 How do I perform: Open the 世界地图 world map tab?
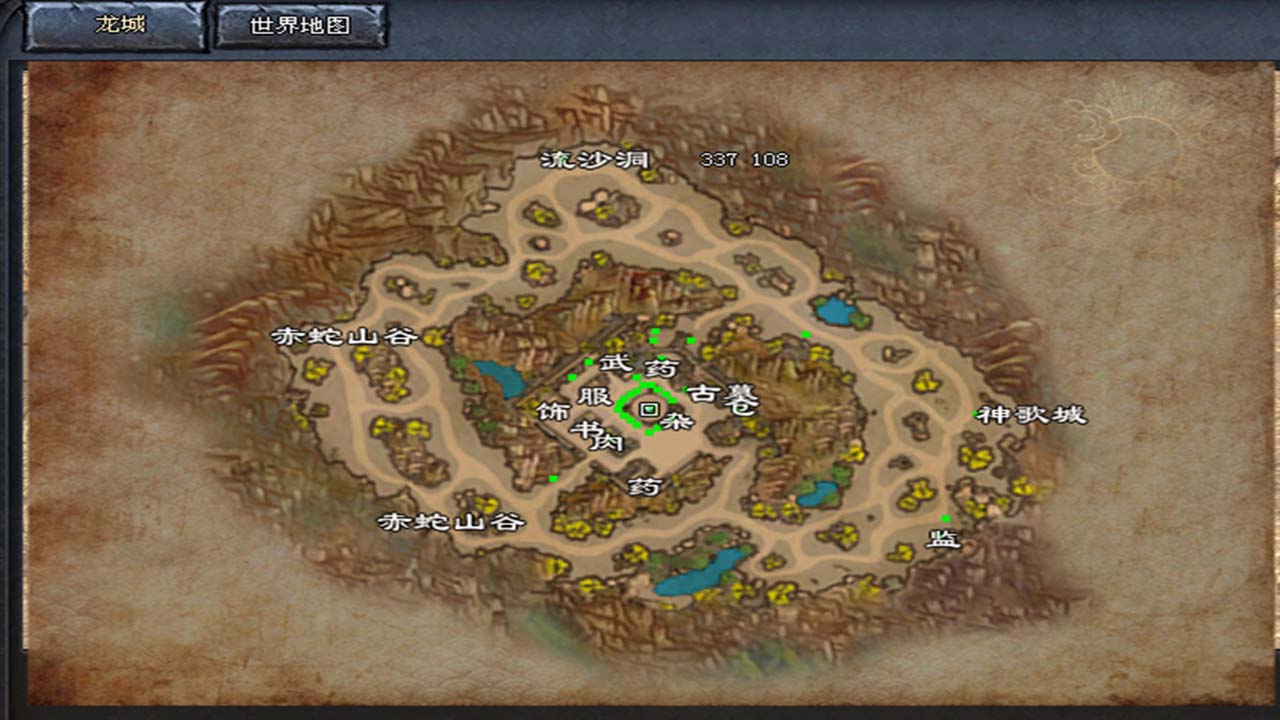click(x=301, y=26)
